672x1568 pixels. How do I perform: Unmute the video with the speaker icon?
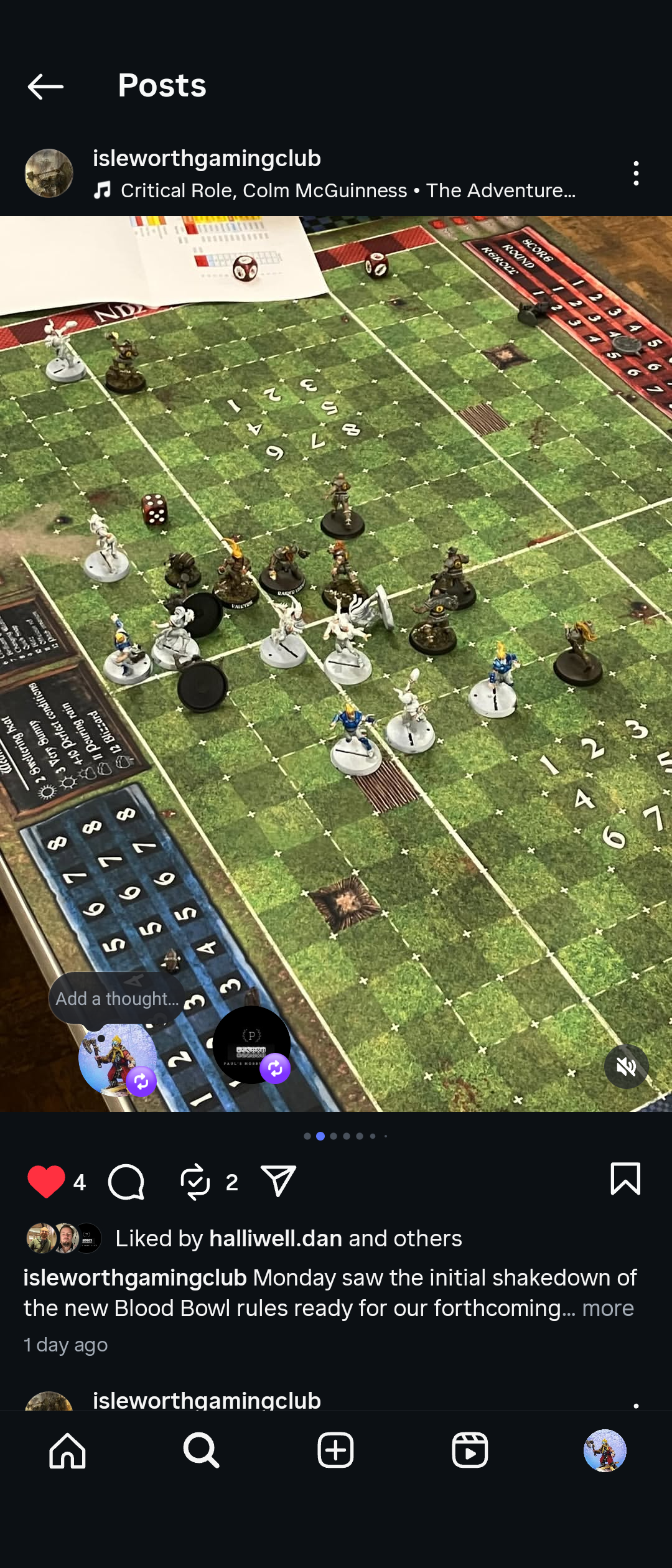point(626,1066)
